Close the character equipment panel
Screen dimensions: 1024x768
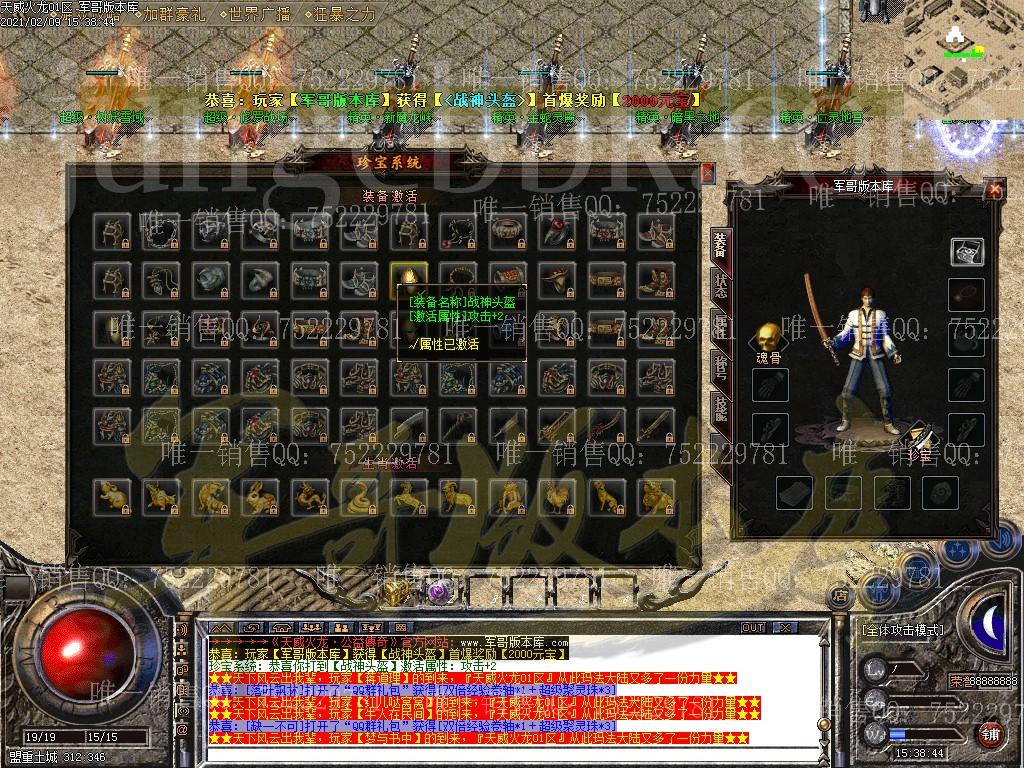coord(993,190)
